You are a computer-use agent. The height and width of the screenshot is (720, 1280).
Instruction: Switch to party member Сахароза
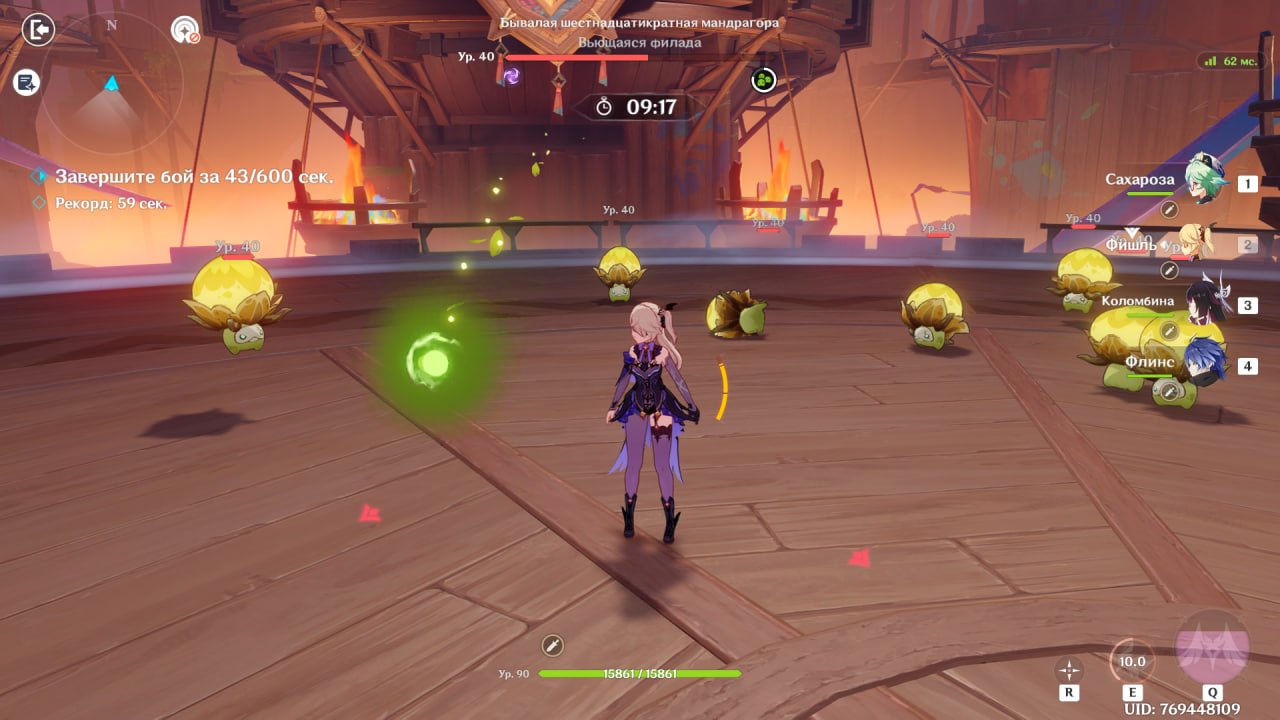[1205, 180]
